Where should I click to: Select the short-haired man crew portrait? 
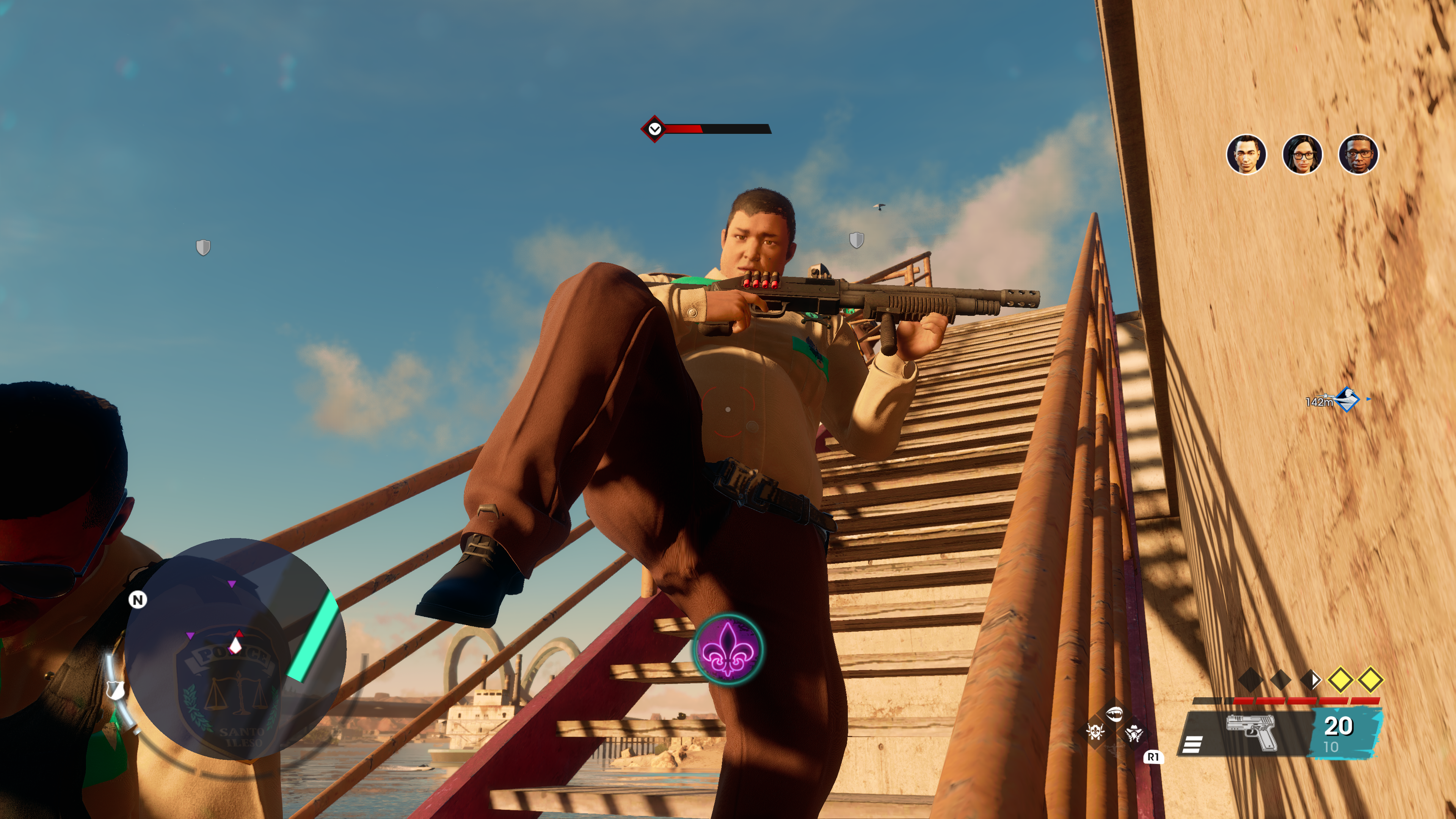pyautogui.click(x=1246, y=154)
